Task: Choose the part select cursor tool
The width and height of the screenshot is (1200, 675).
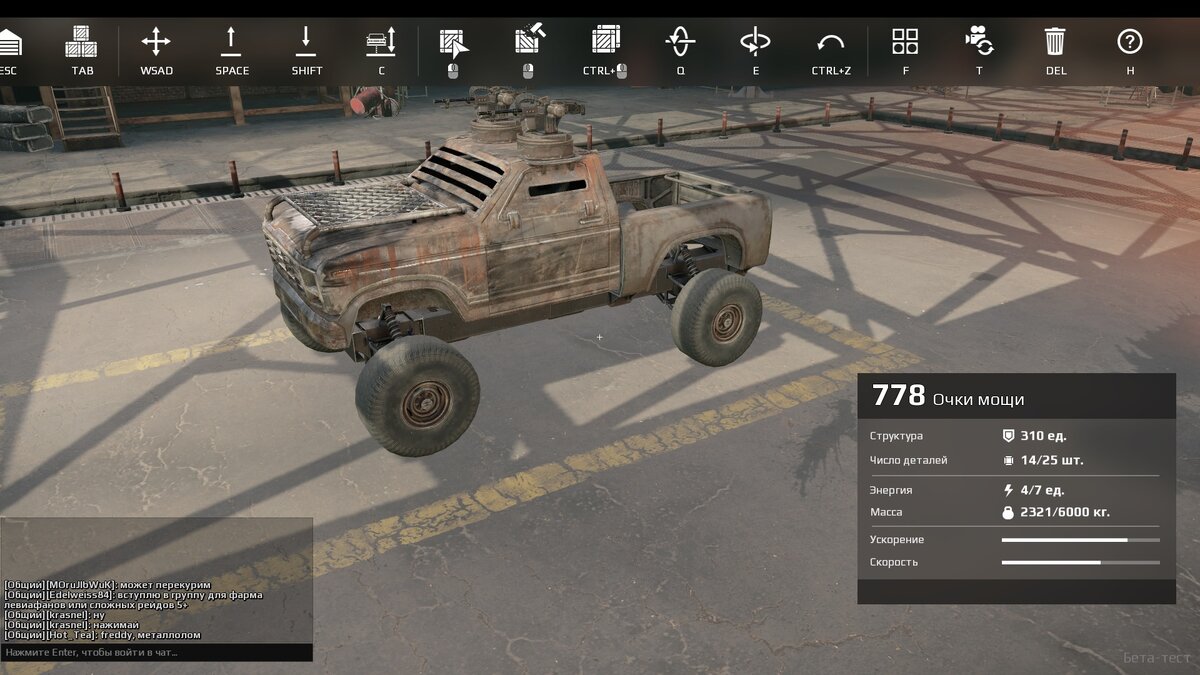Action: tap(453, 42)
